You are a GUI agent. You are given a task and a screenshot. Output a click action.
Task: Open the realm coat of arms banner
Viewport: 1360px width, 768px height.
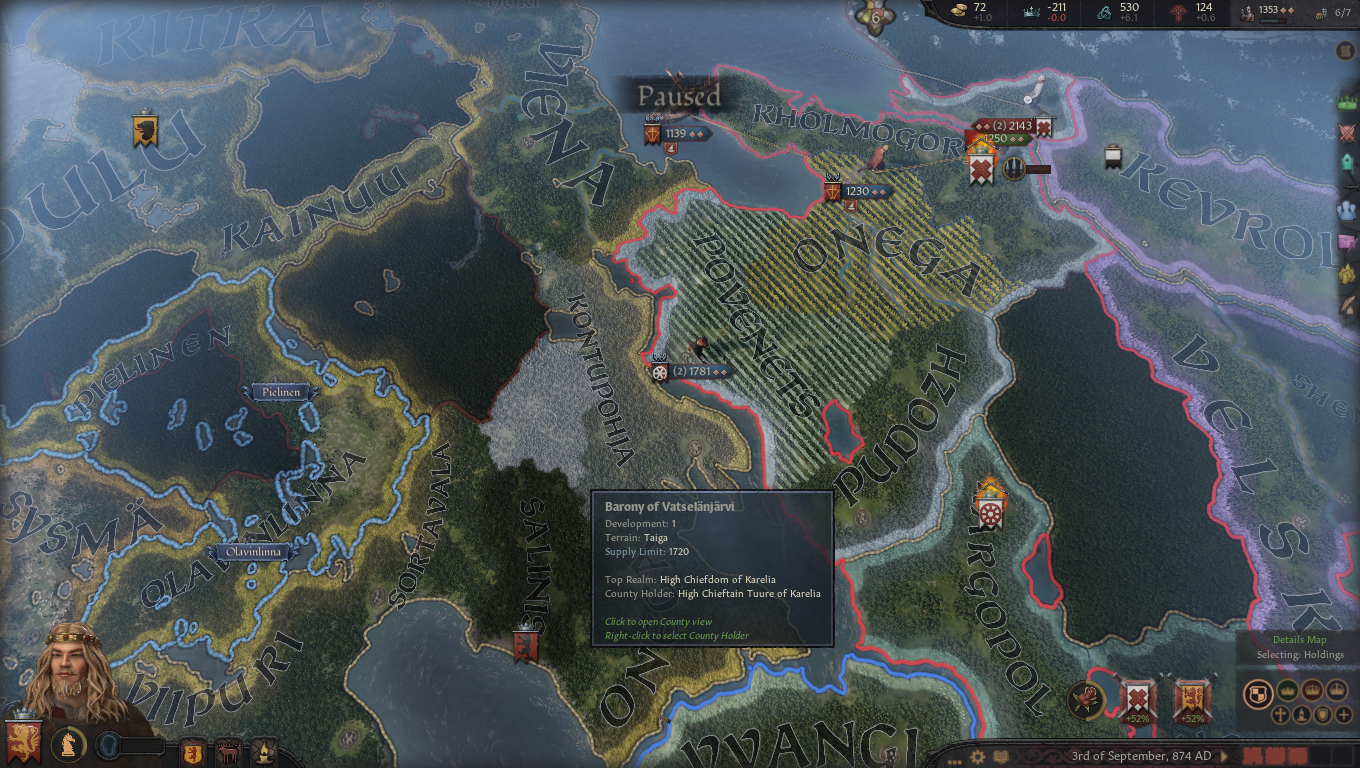tap(22, 741)
